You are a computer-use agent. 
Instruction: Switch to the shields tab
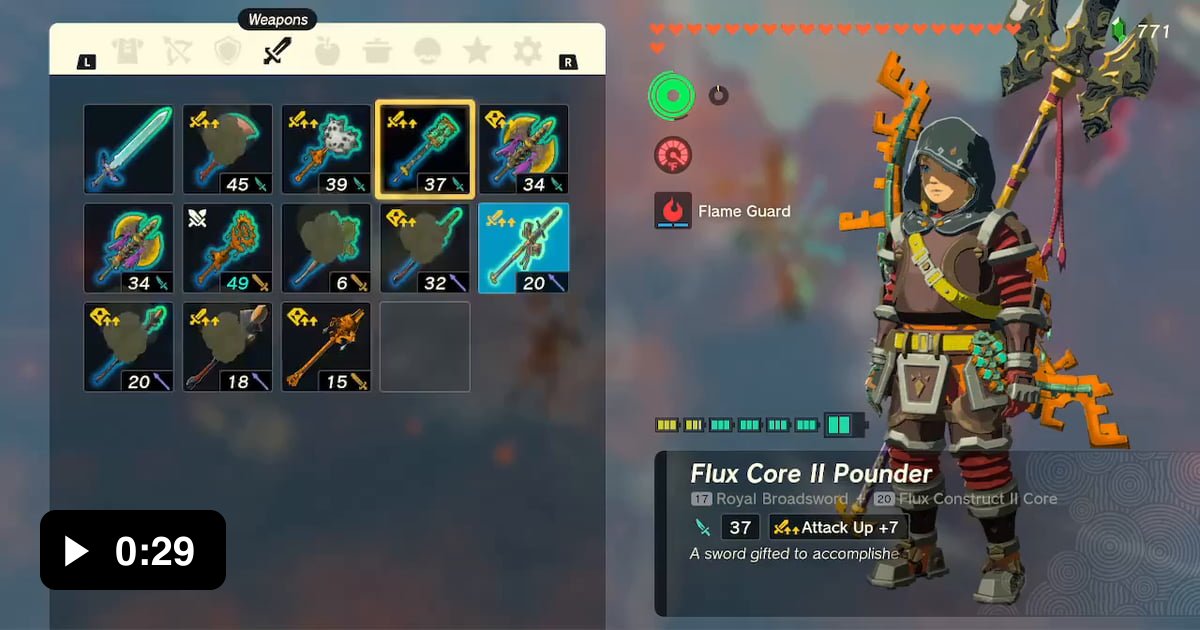click(228, 51)
